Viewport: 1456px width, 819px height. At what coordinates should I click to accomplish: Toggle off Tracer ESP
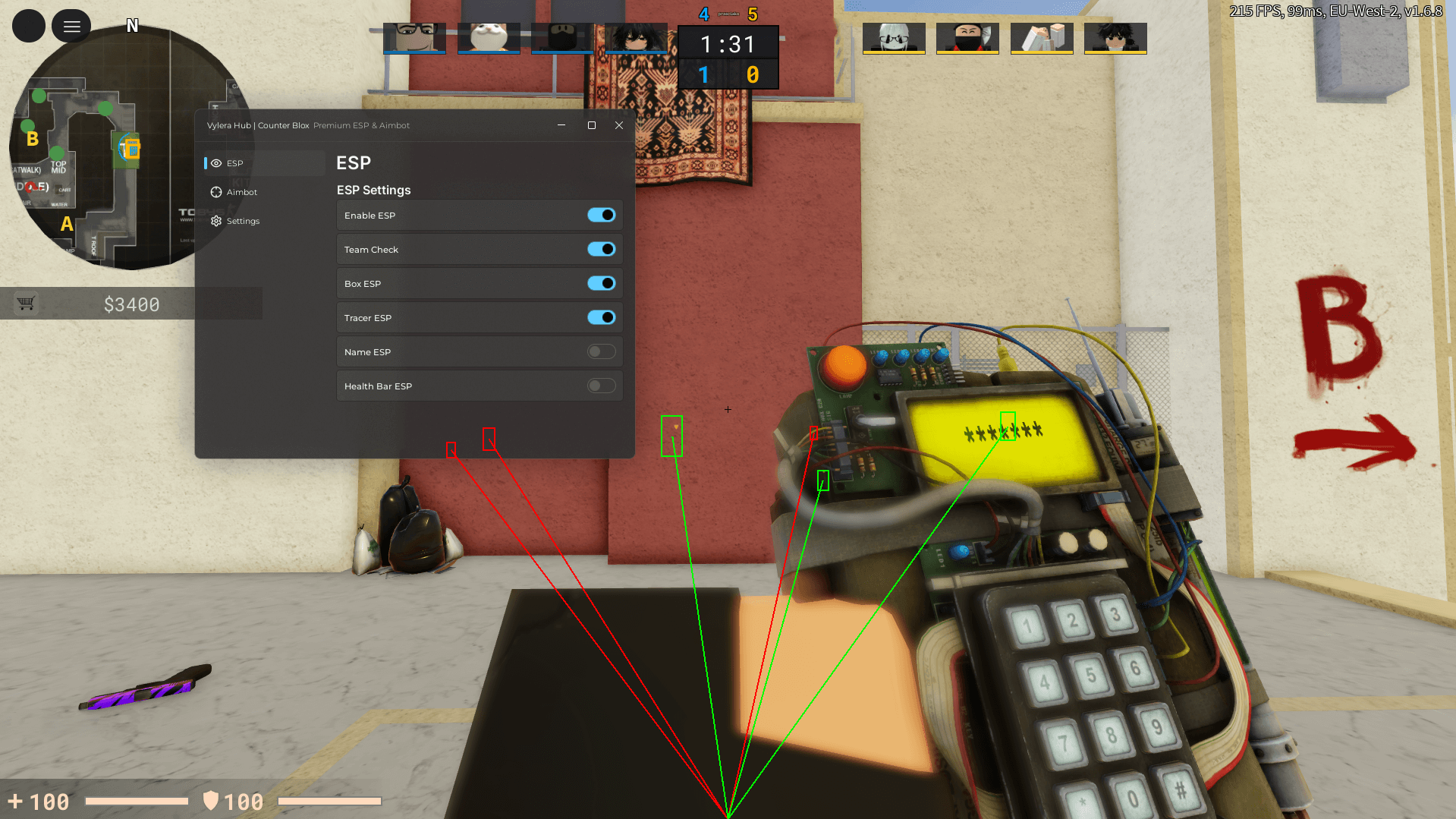point(602,317)
